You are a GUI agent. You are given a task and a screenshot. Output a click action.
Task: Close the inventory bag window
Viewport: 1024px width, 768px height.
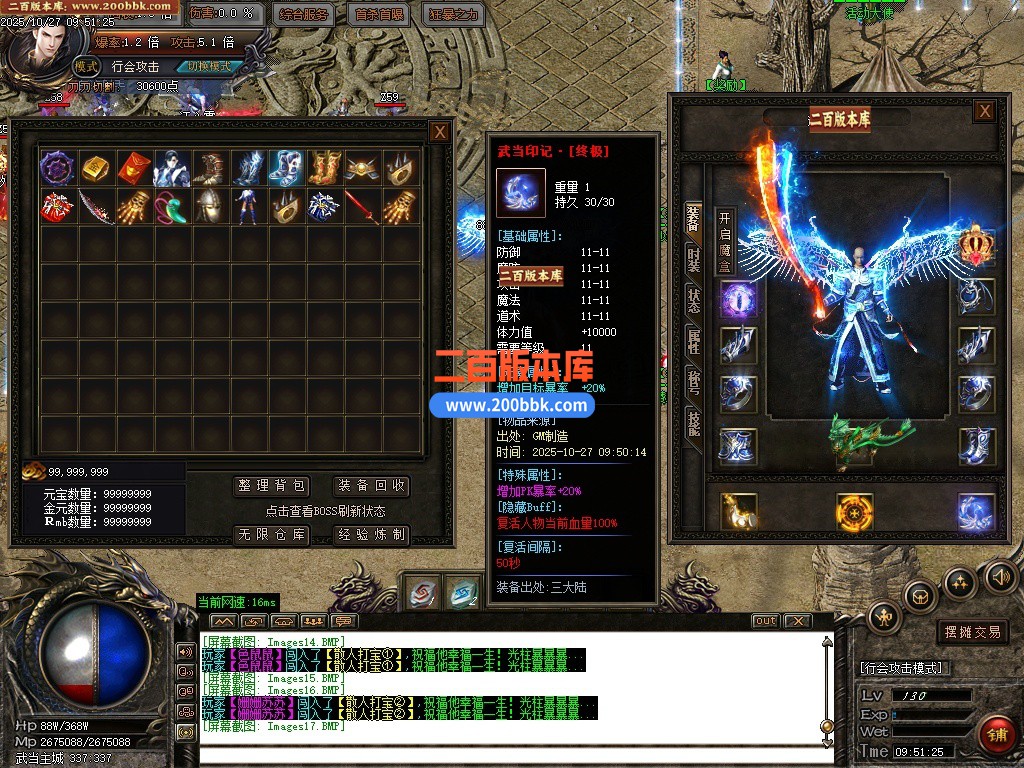[x=440, y=131]
